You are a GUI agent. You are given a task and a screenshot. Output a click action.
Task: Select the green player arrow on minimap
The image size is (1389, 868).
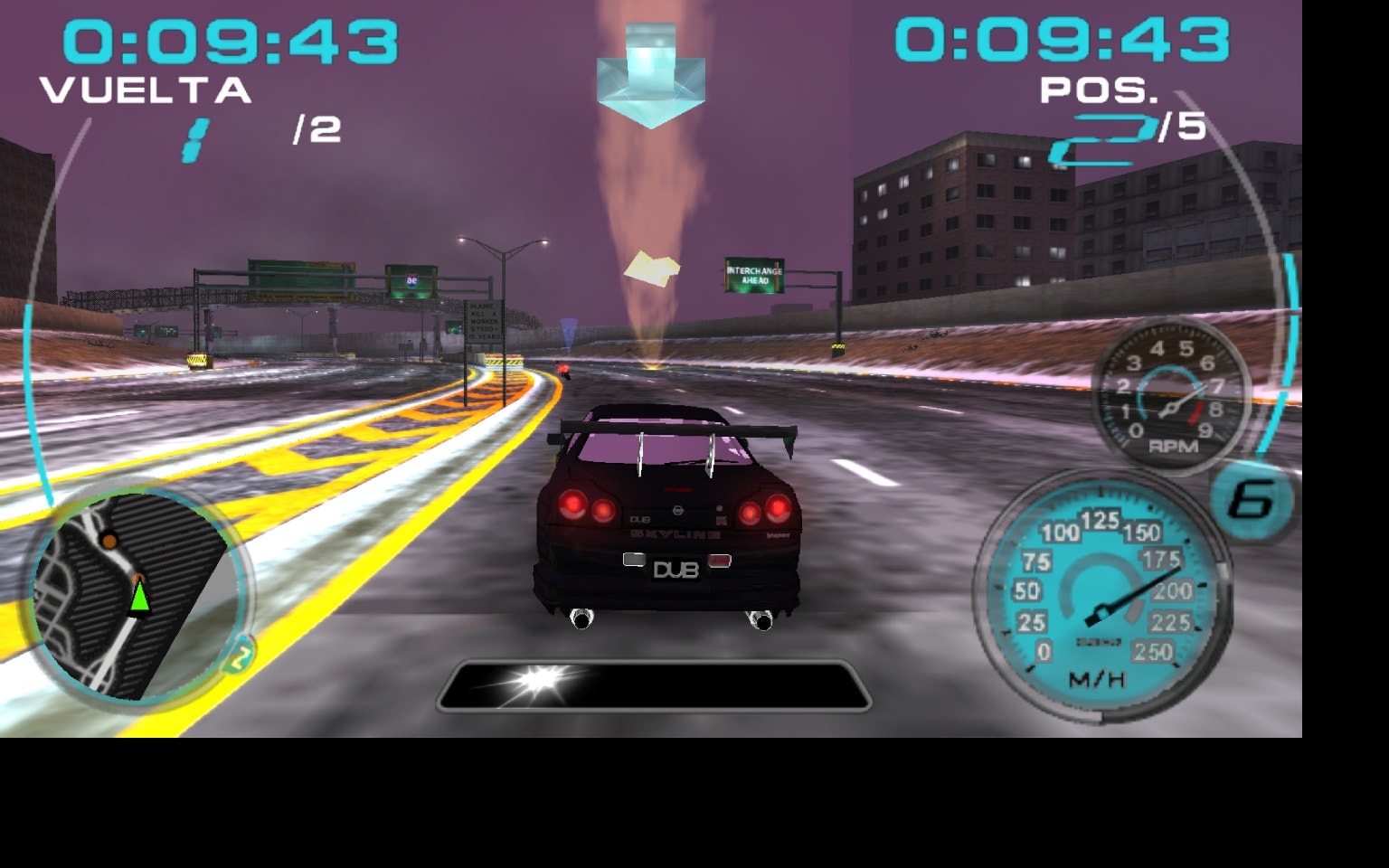click(x=140, y=601)
